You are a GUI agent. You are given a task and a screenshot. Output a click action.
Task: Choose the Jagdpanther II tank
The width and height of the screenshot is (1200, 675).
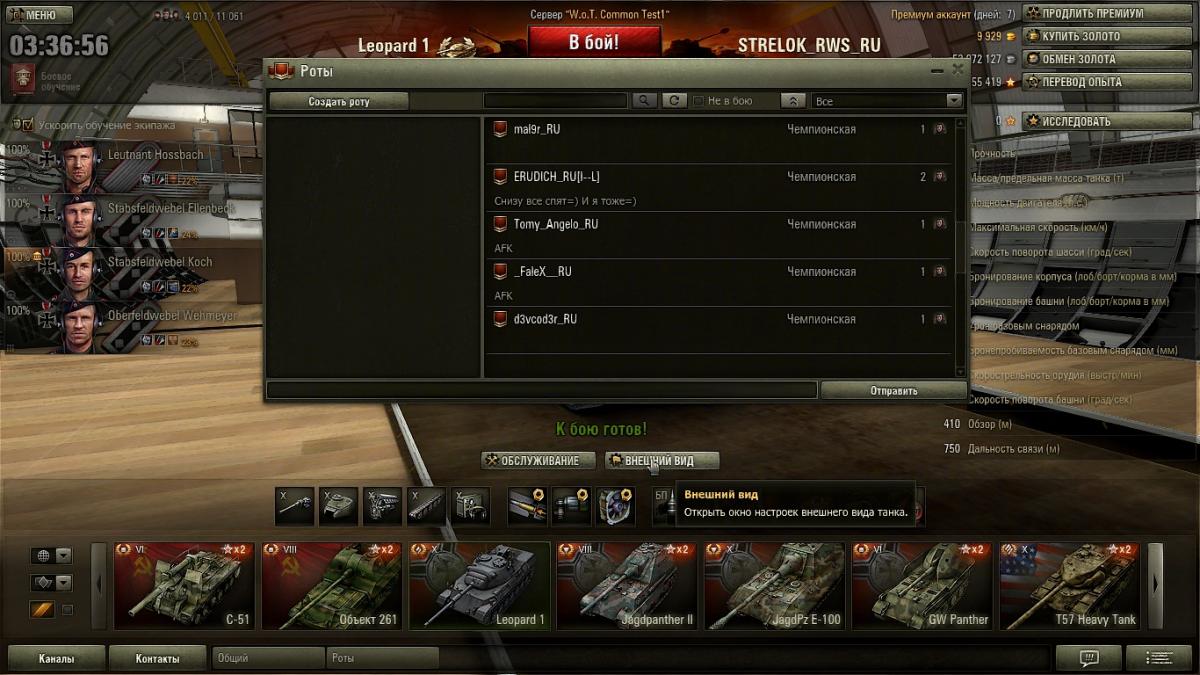click(626, 586)
